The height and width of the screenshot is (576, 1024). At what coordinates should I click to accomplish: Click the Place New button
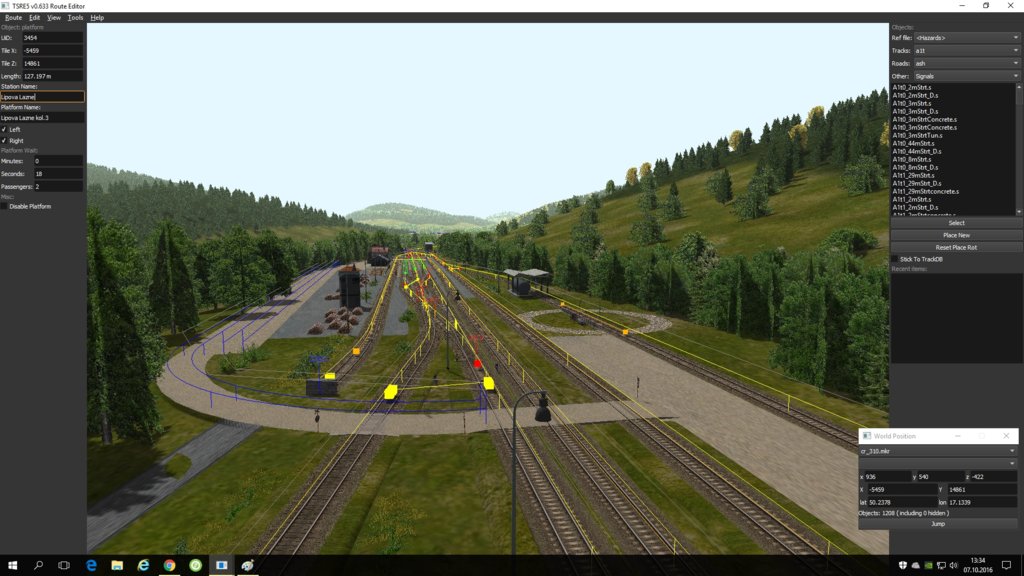coord(956,235)
